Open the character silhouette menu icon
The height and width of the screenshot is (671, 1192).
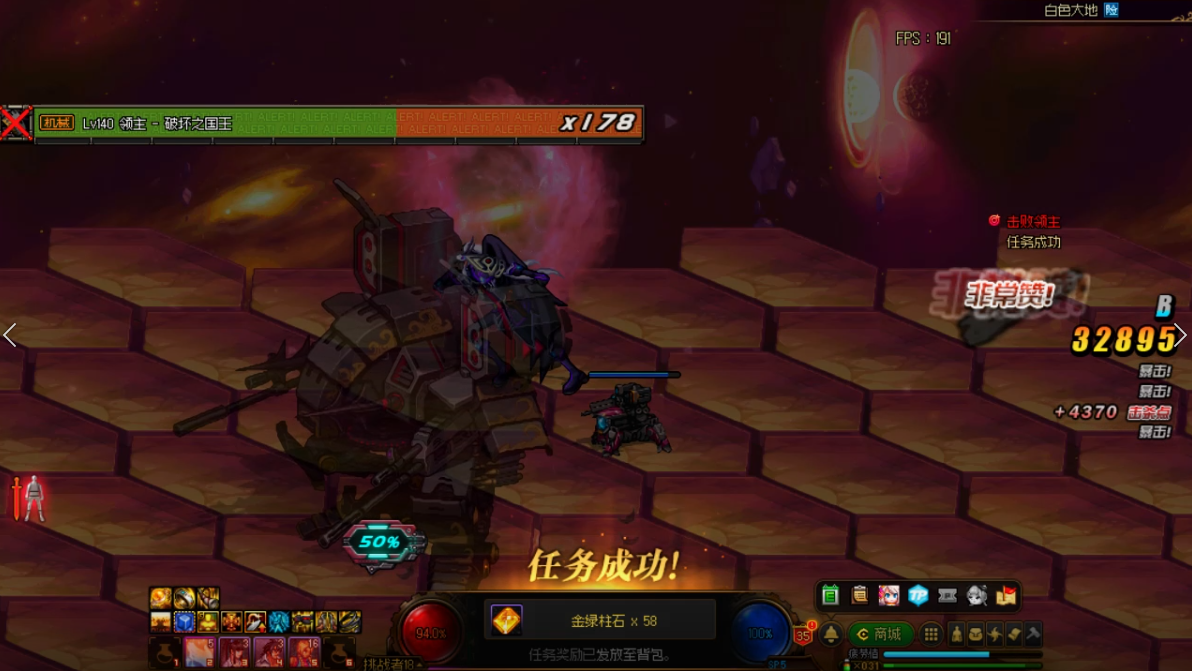(x=956, y=634)
